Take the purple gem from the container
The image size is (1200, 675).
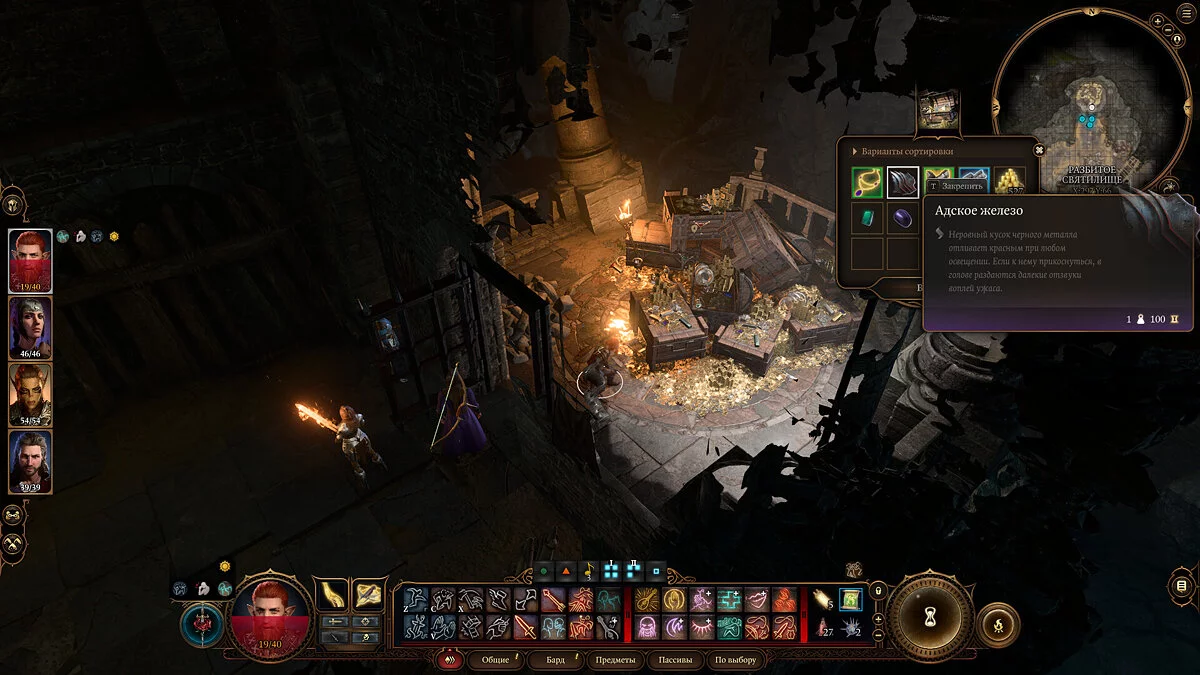click(x=902, y=218)
